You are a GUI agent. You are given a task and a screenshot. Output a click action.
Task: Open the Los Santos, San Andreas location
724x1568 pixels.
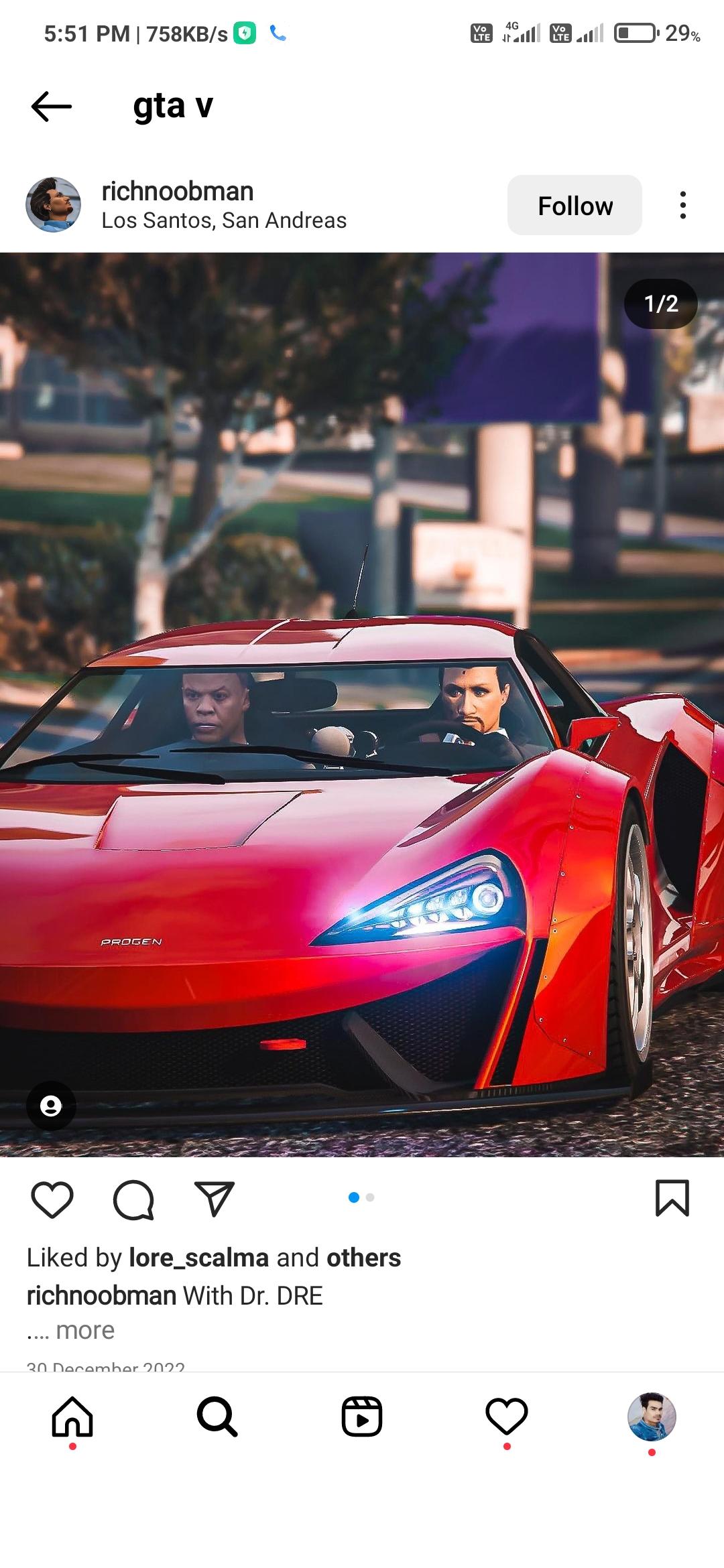(x=224, y=220)
